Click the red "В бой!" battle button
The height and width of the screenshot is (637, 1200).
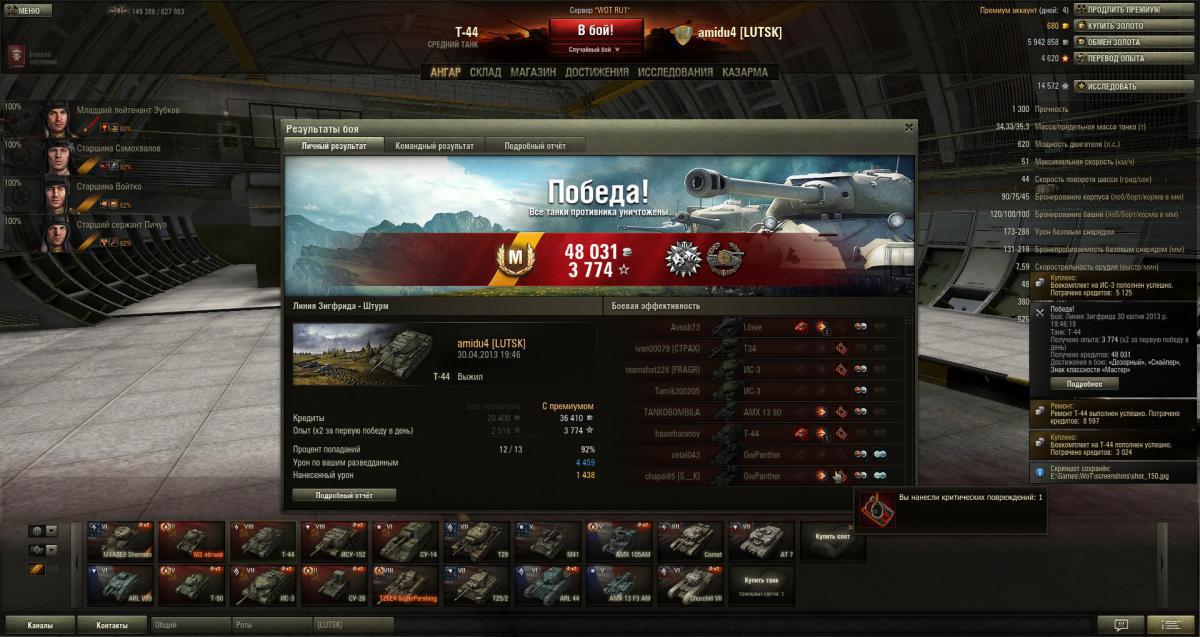[595, 30]
